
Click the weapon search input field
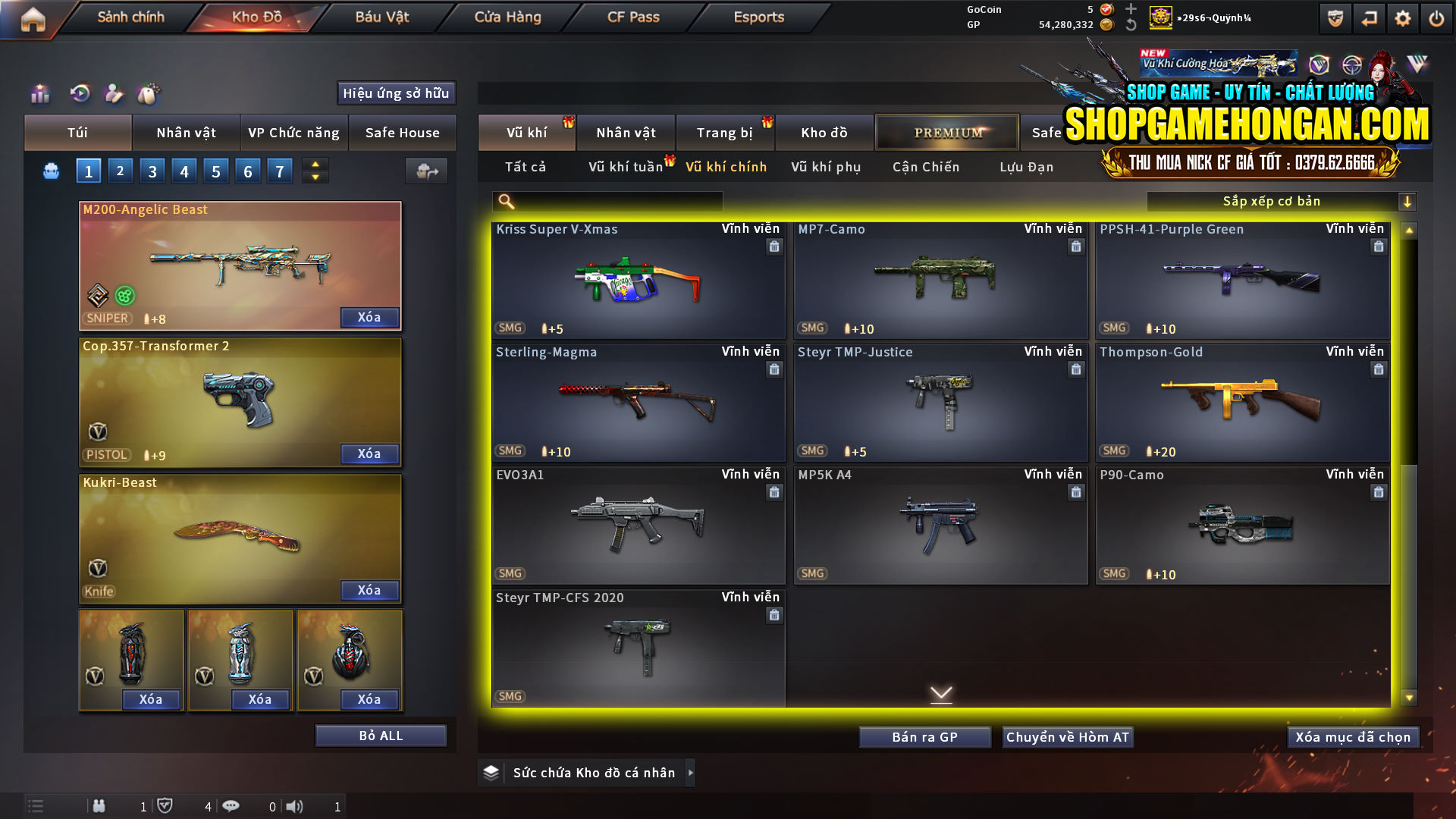[607, 201]
